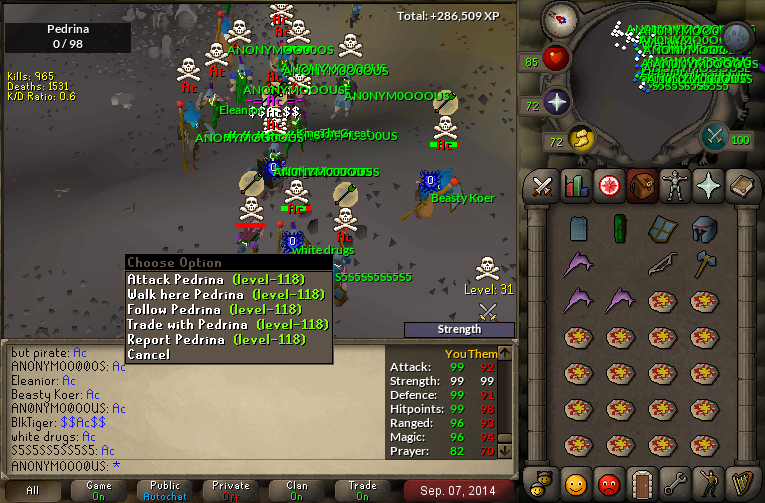Switch to the Stats bar-chart tab
Image resolution: width=765 pixels, height=503 pixels.
pos(575,186)
